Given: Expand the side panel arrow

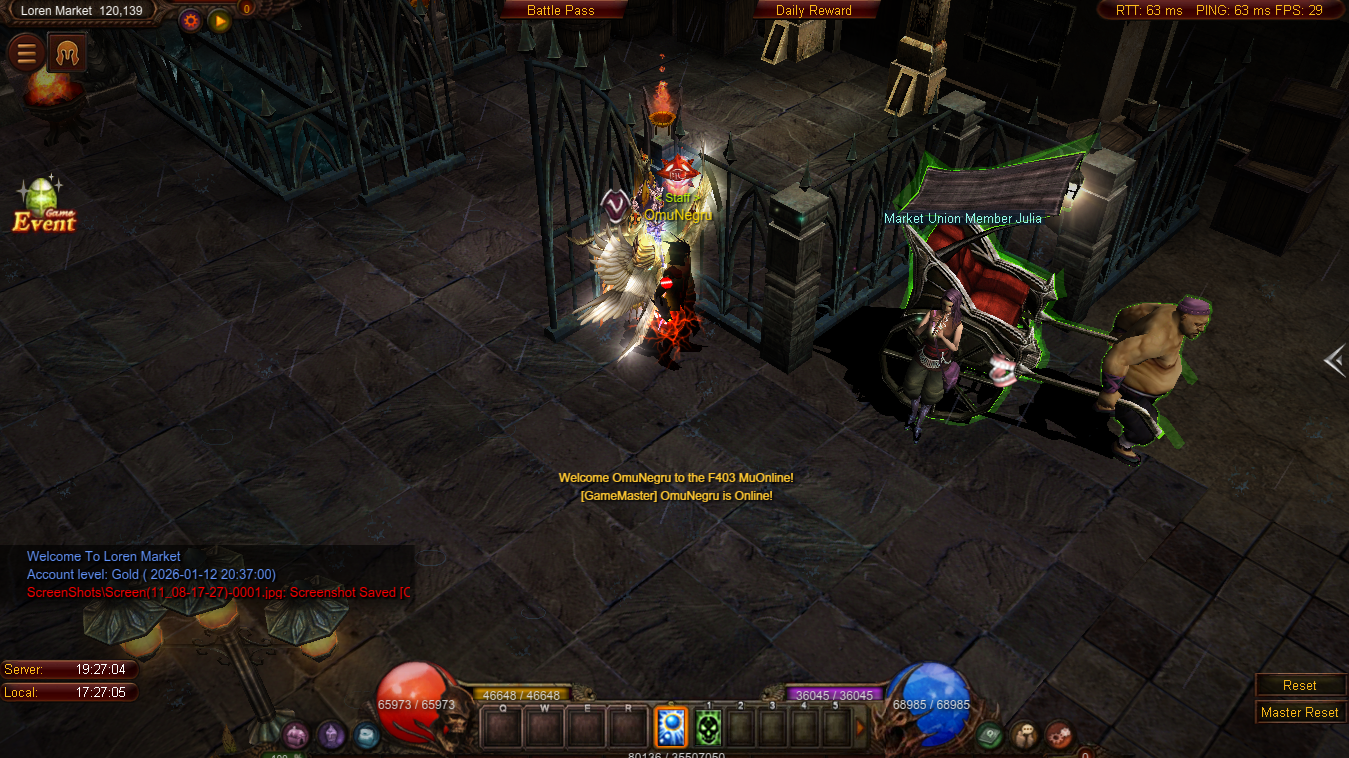Looking at the screenshot, I should (x=1334, y=360).
